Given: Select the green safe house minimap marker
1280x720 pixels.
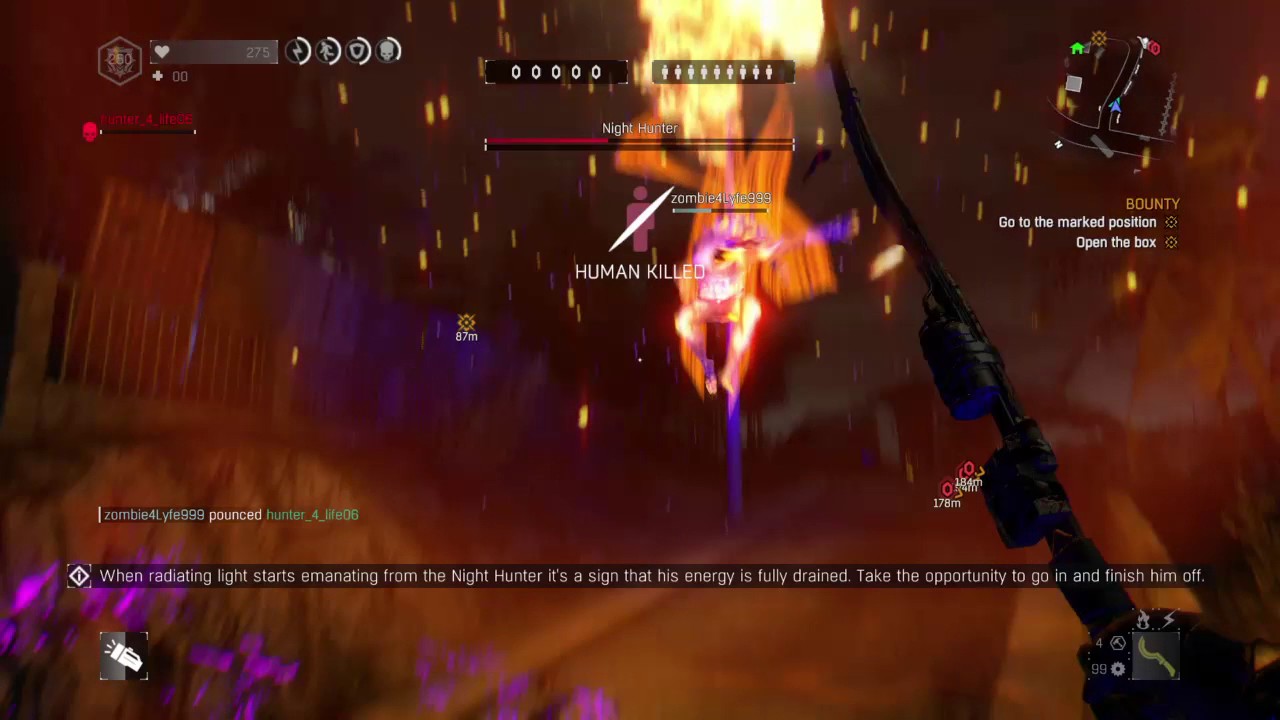Looking at the screenshot, I should [x=1077, y=48].
